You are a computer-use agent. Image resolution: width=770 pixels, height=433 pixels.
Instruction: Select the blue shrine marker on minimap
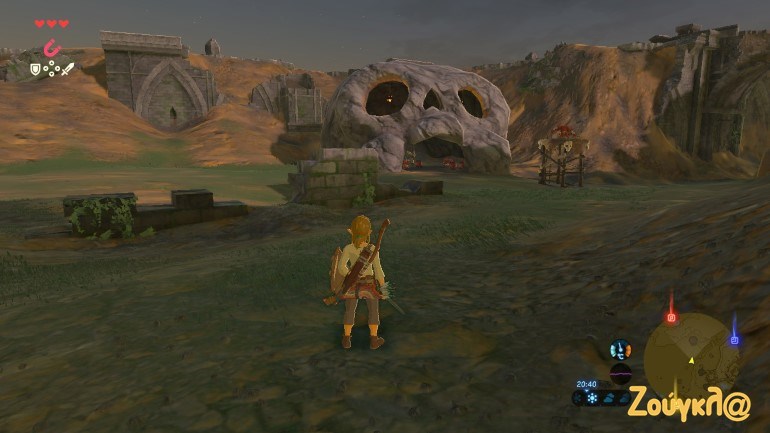pos(734,339)
